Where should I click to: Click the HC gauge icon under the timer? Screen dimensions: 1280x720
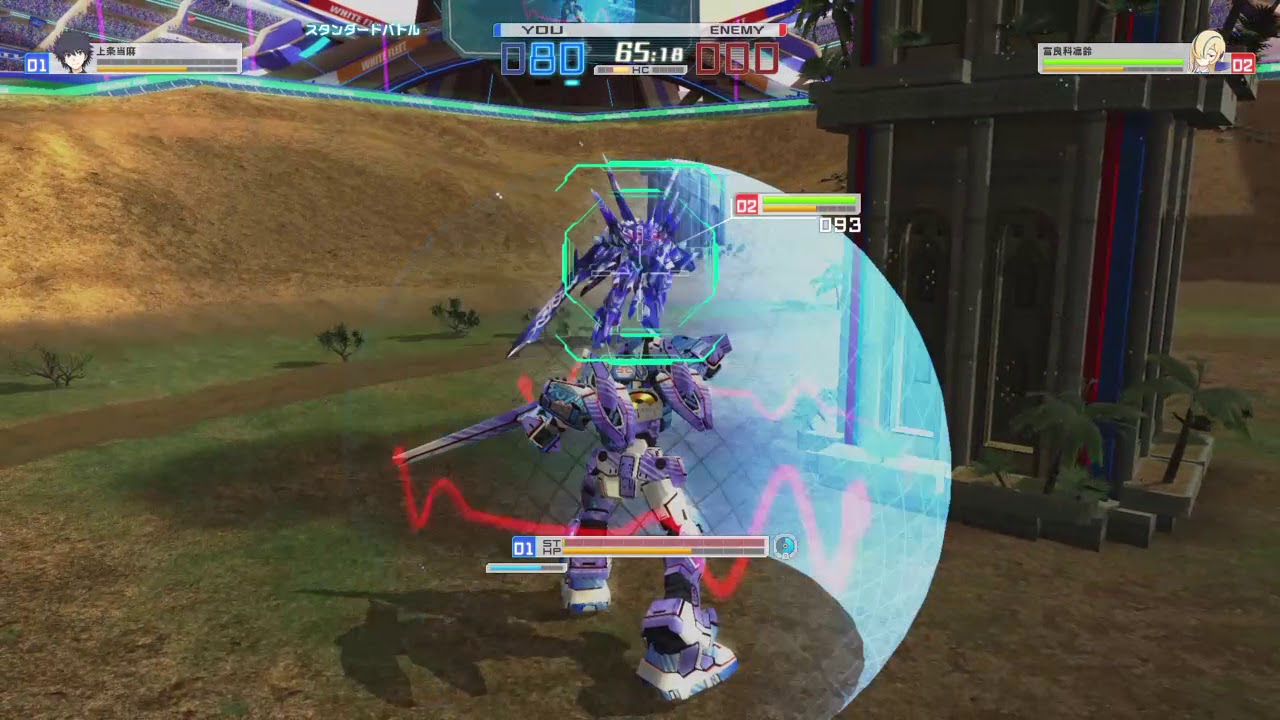[640, 69]
